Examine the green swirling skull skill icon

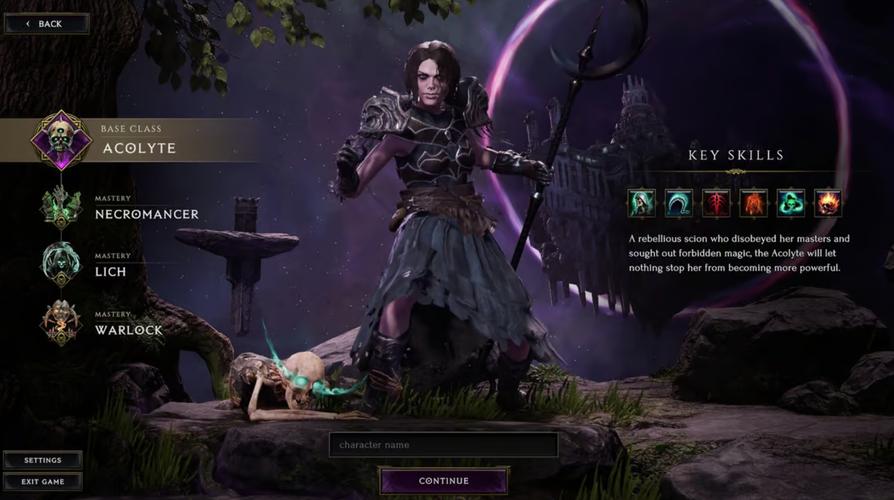point(791,203)
